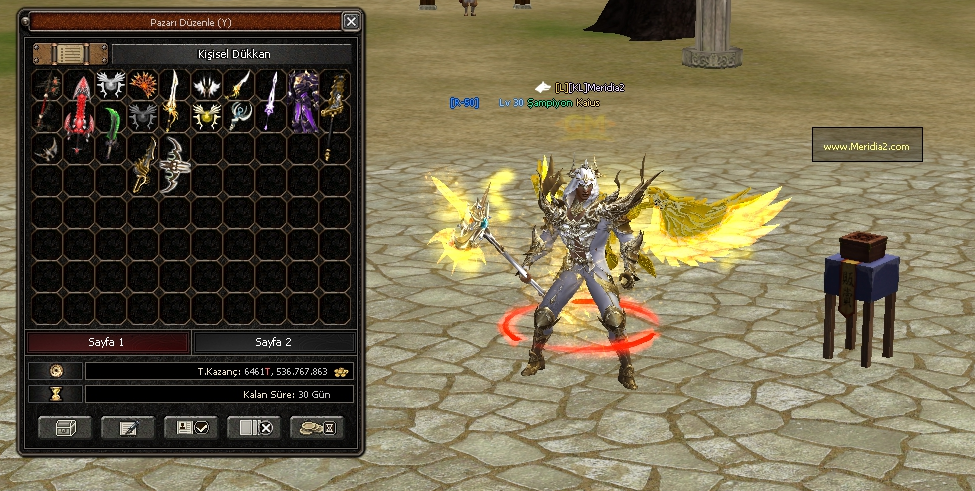Select the white feathered wings item
Screen dimensions: 975x491
207,85
